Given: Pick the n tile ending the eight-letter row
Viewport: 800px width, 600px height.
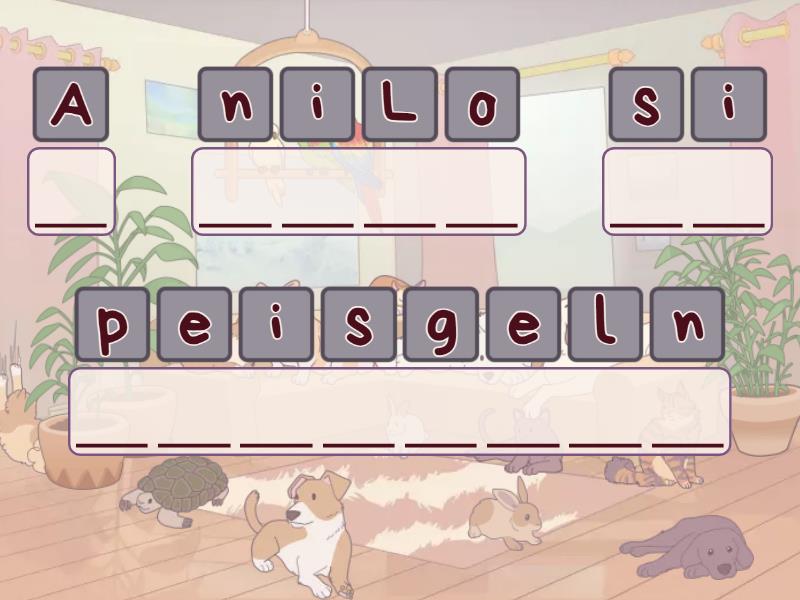Looking at the screenshot, I should pyautogui.click(x=687, y=324).
